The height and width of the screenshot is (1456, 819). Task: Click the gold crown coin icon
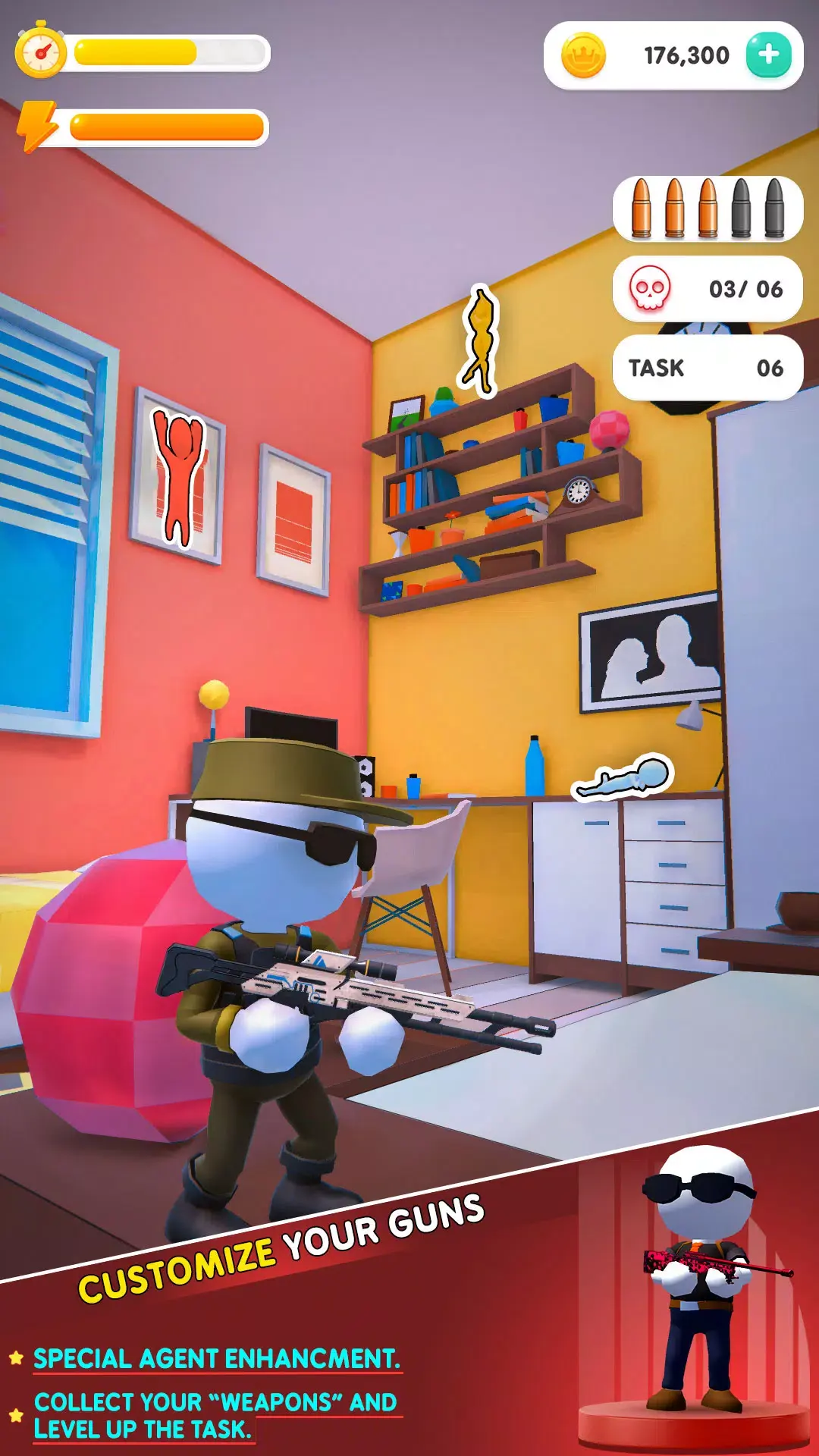point(583,56)
